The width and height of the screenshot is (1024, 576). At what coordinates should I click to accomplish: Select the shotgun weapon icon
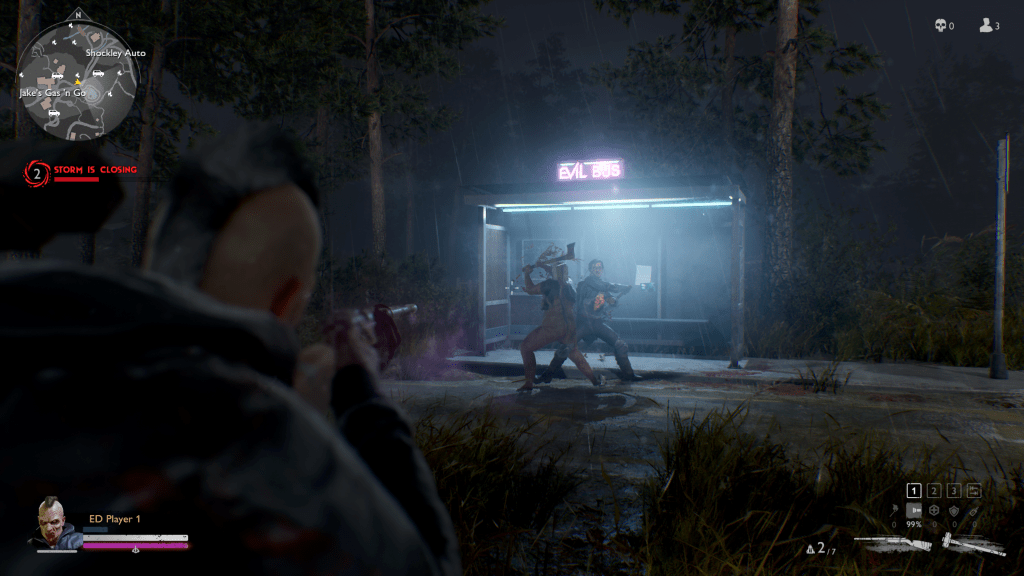(x=893, y=545)
